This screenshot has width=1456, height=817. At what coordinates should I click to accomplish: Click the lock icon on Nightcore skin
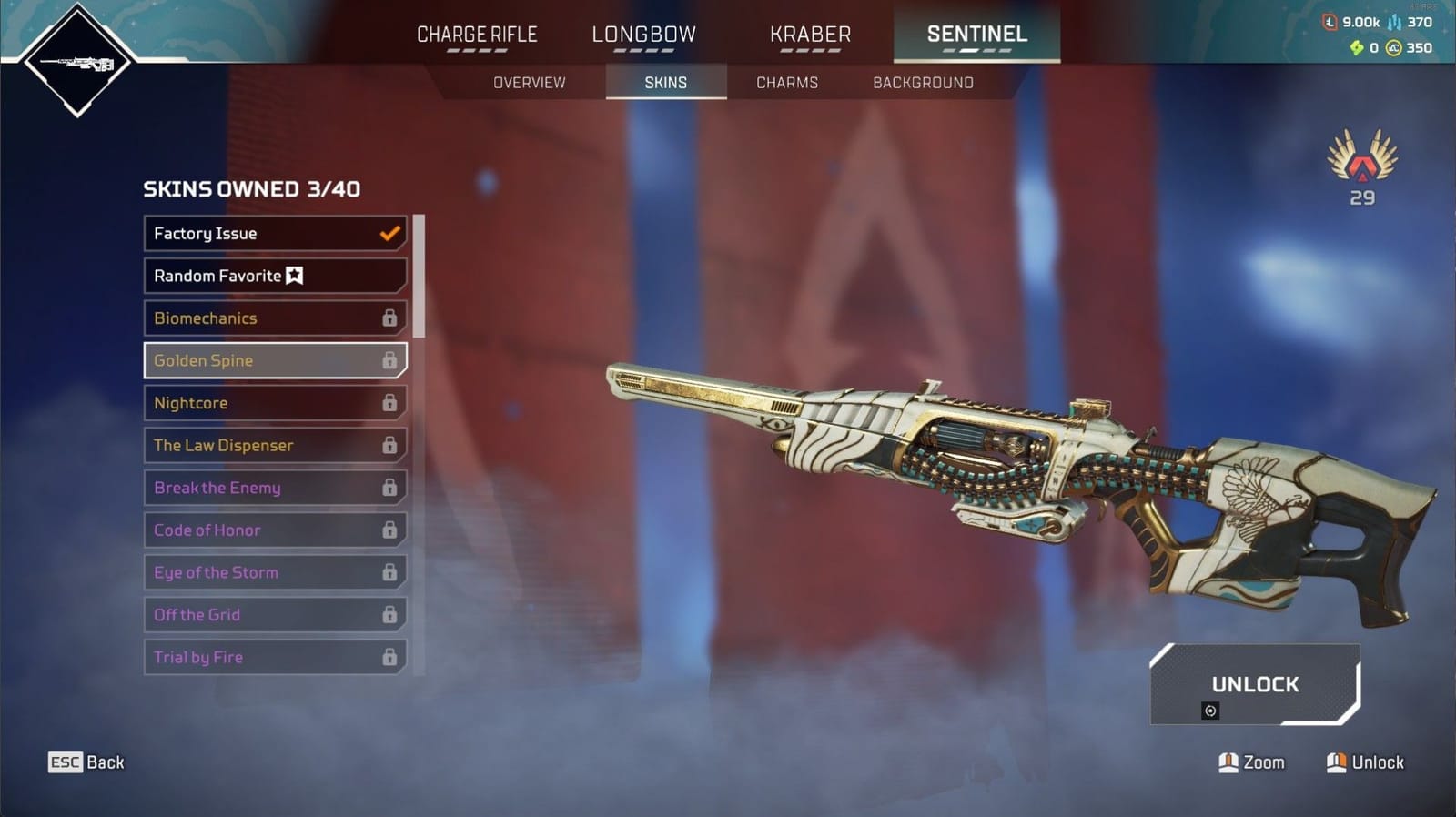pos(391,402)
